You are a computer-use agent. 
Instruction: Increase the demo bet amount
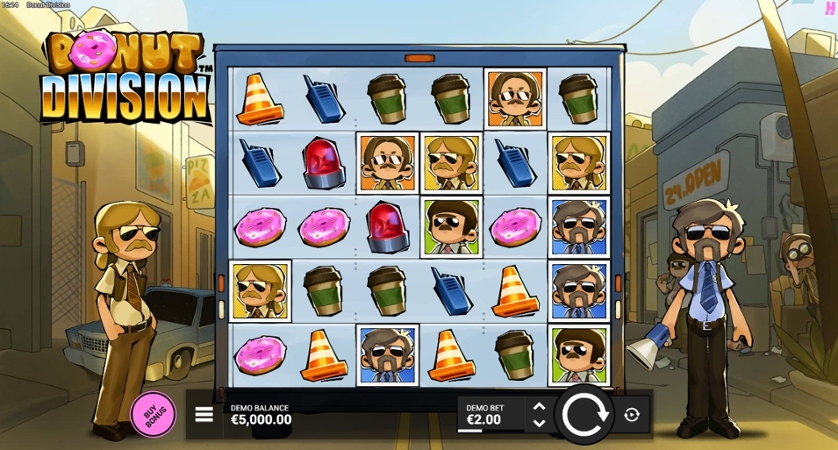coord(539,406)
